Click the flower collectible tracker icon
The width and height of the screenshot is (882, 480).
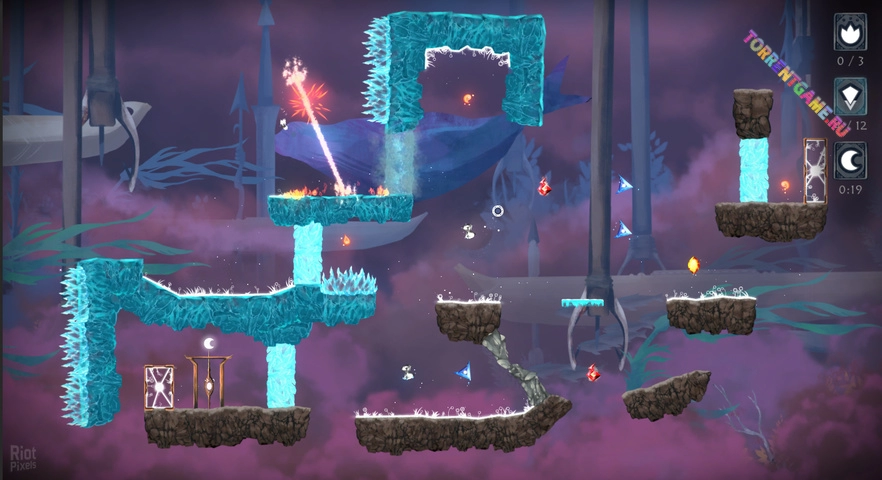pyautogui.click(x=850, y=31)
